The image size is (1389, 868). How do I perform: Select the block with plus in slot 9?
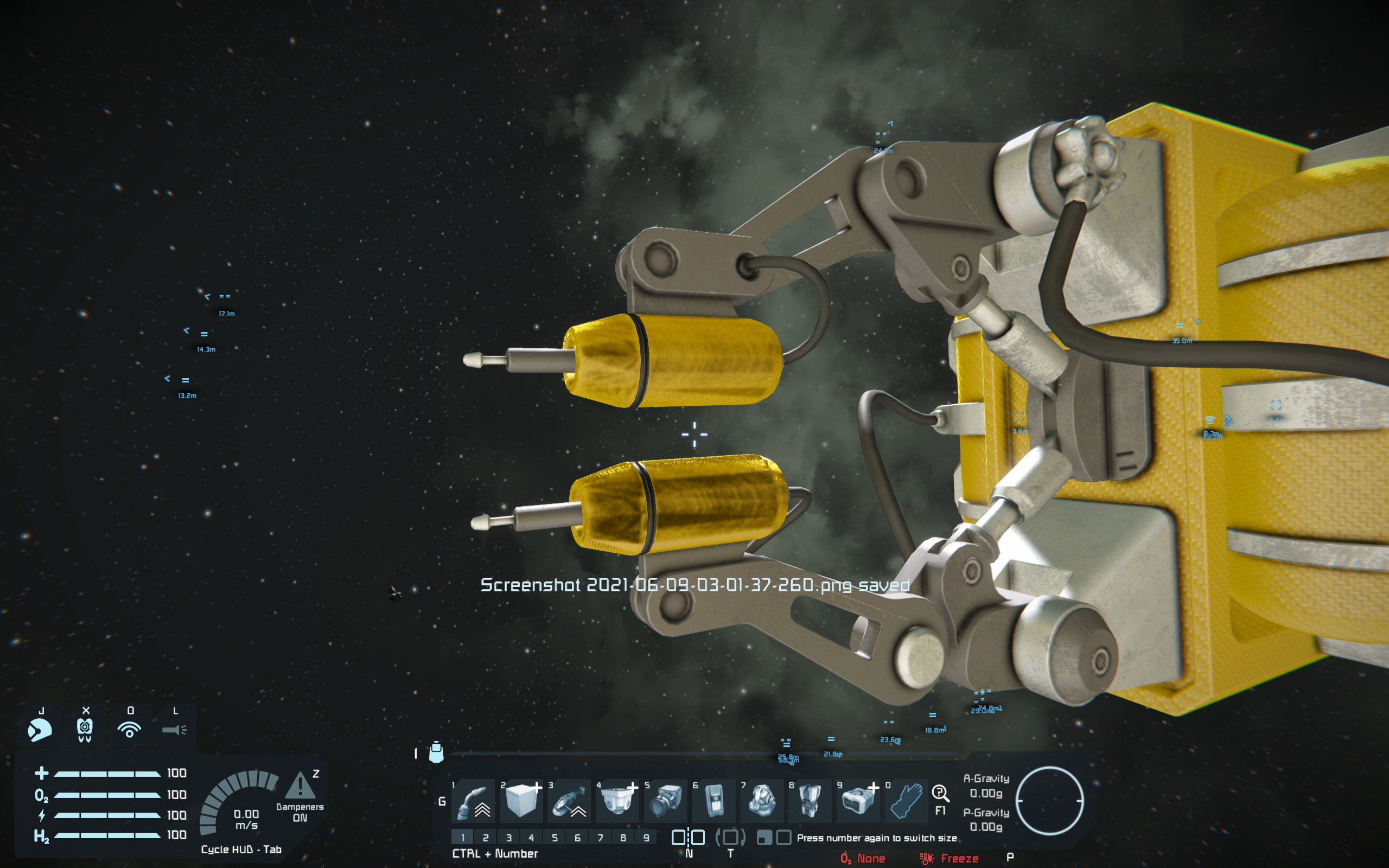coord(857,800)
